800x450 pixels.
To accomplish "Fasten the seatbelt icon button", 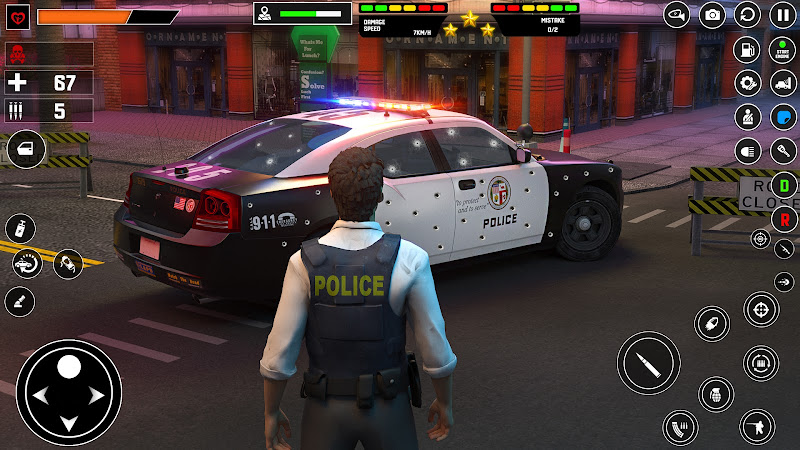I will [x=747, y=117].
